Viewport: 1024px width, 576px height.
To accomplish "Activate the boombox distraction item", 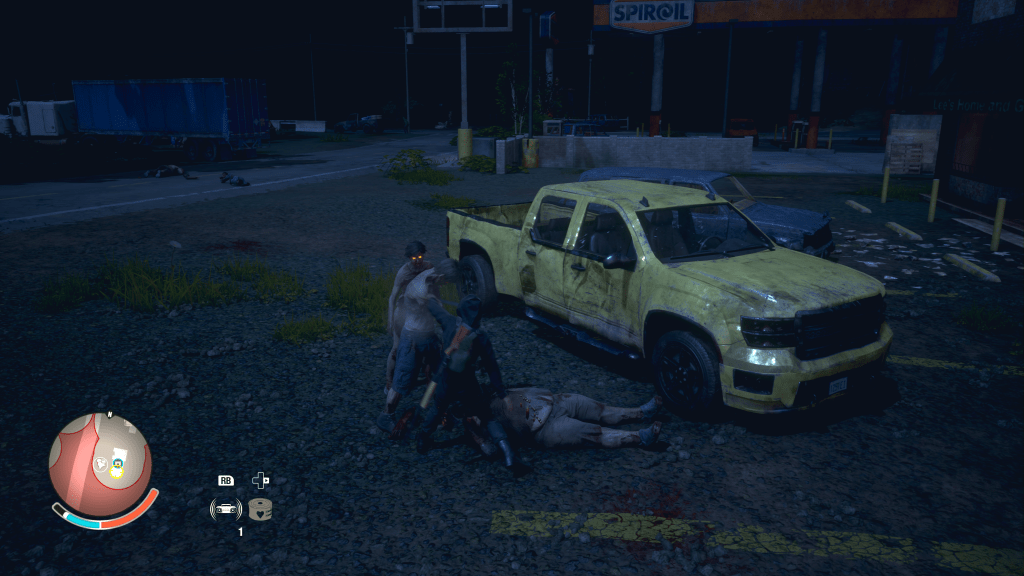I will pos(226,509).
